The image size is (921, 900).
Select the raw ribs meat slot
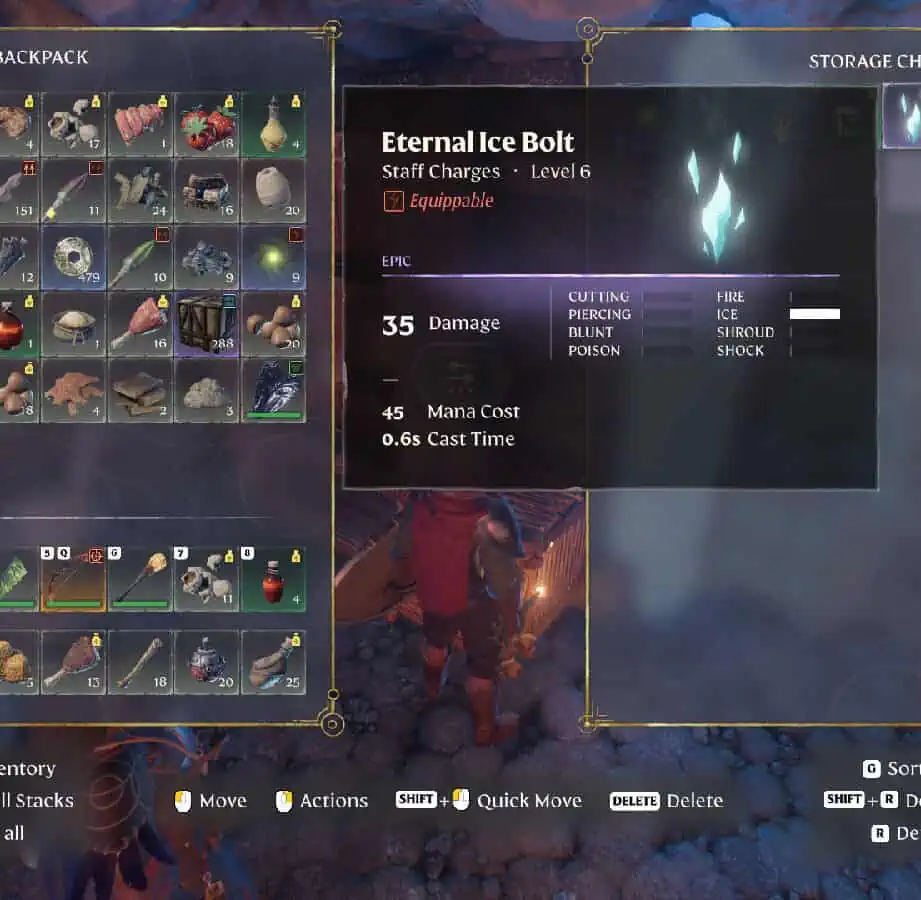point(140,125)
